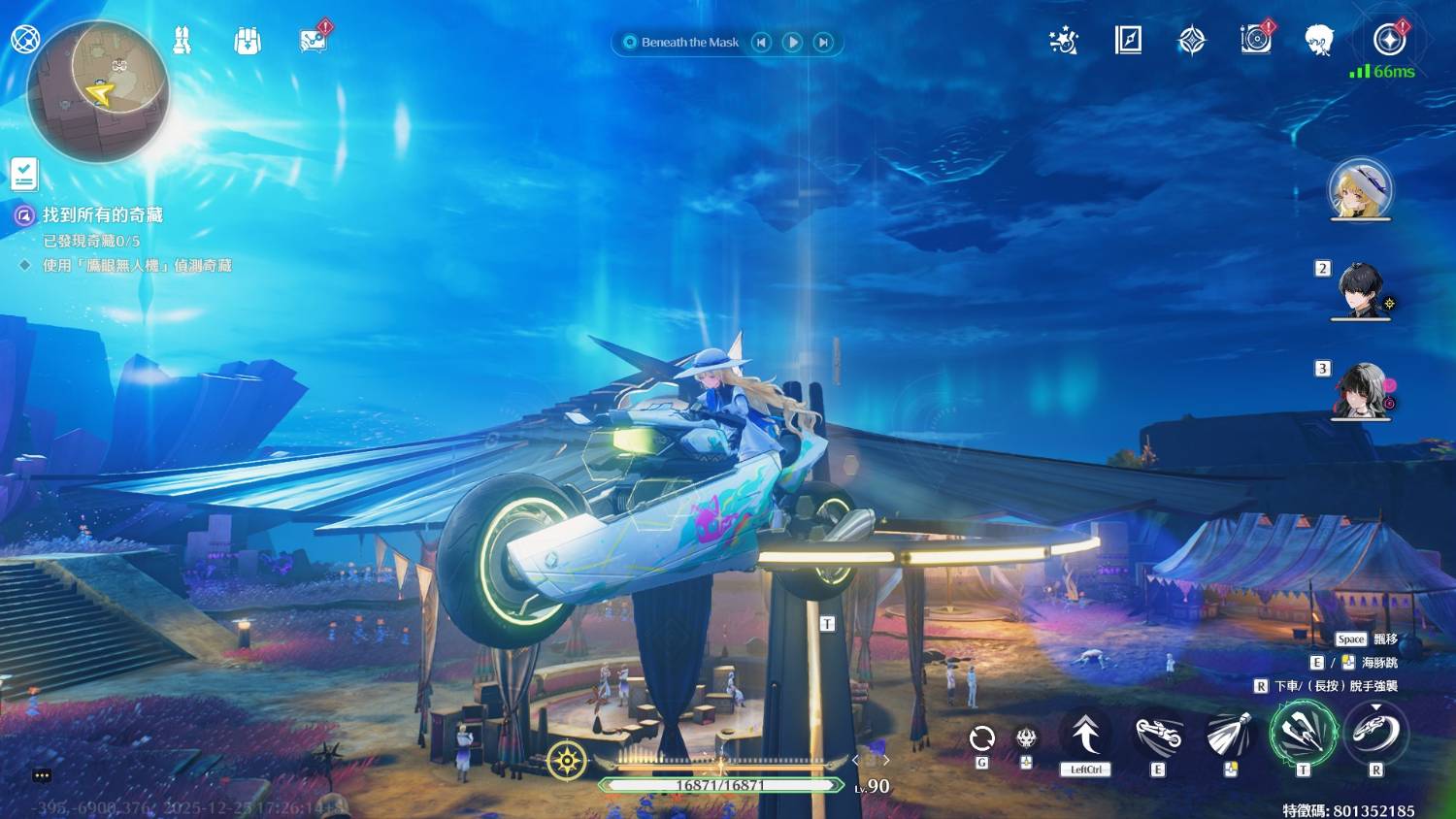This screenshot has height=819, width=1456.
Task: Open the backpack inventory icon
Action: 248,41
